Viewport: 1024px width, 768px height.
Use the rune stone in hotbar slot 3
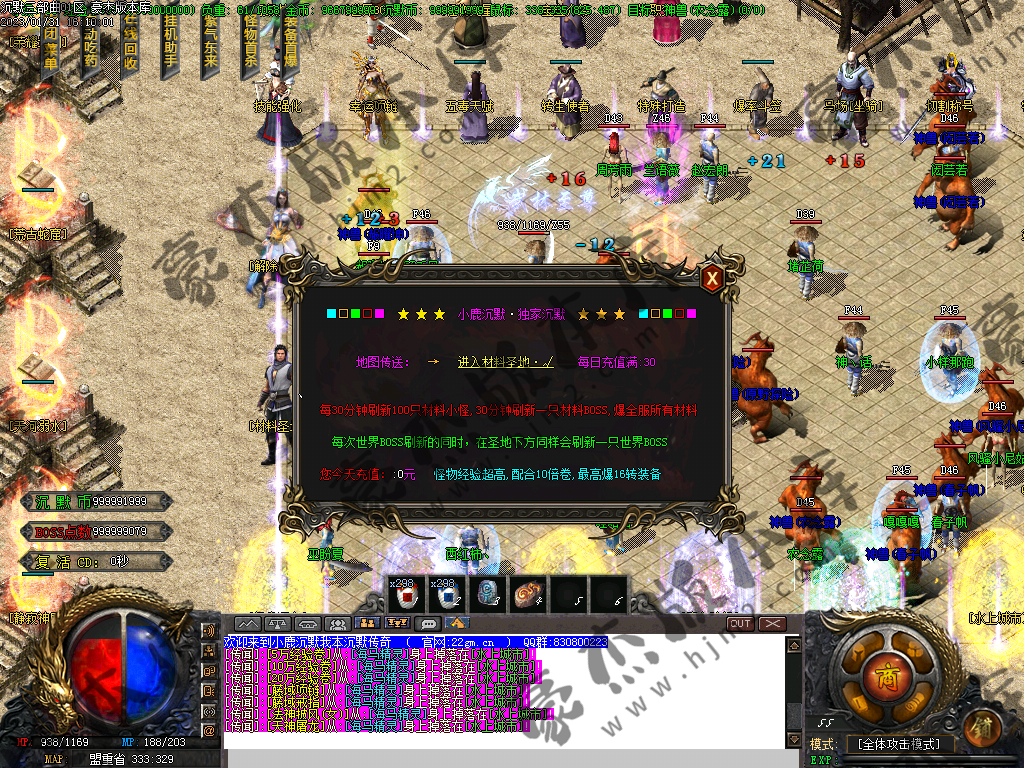pyautogui.click(x=488, y=595)
